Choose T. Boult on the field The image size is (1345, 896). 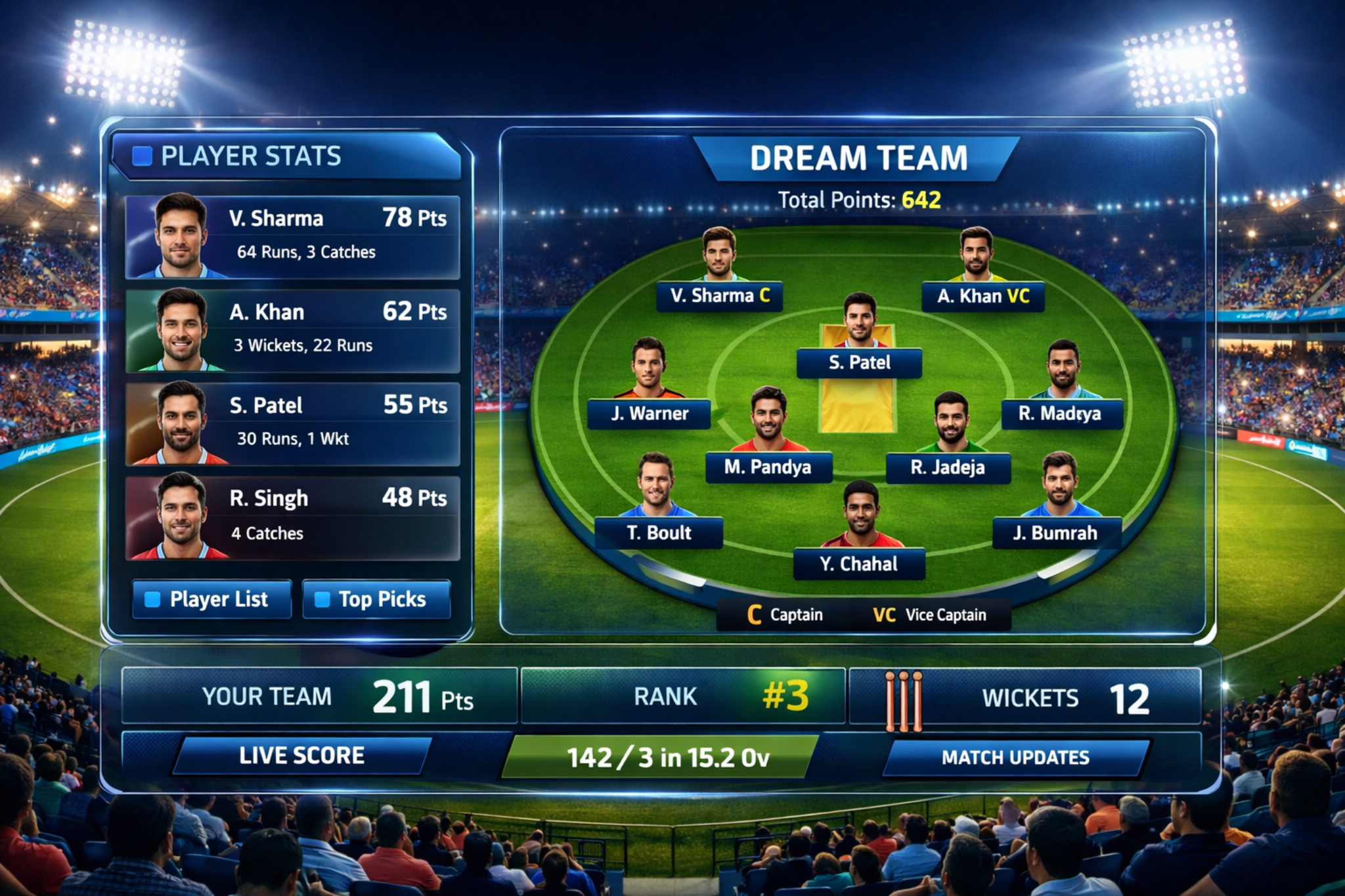click(x=658, y=532)
